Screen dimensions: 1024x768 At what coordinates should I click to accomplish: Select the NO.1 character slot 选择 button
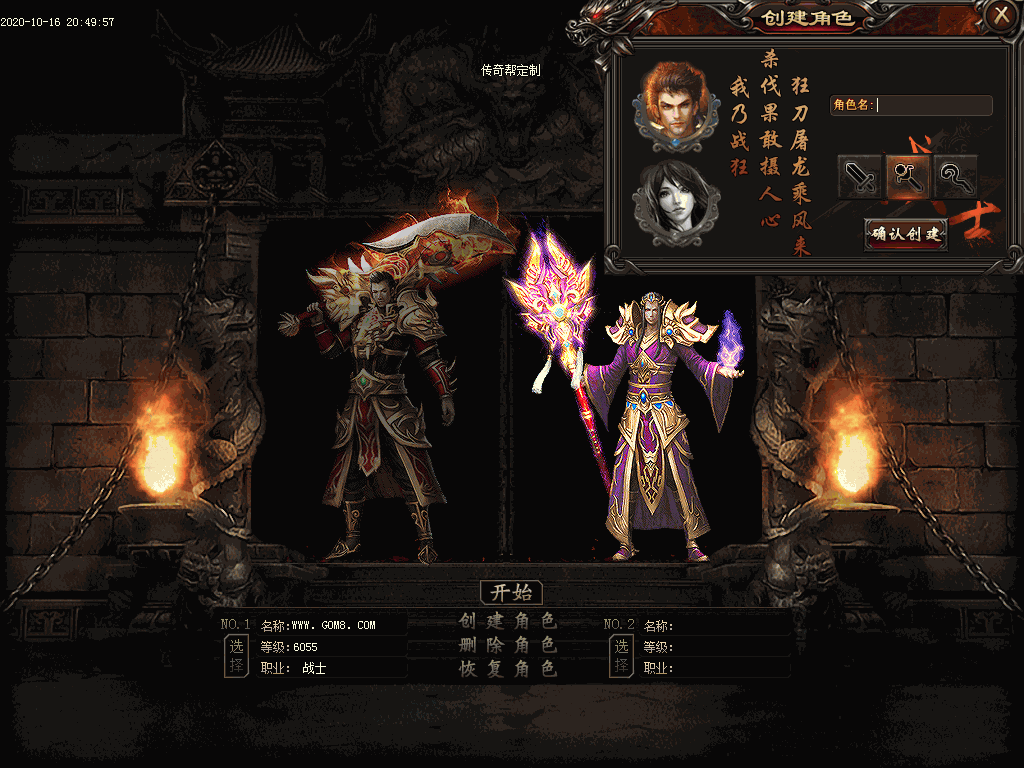pos(236,656)
